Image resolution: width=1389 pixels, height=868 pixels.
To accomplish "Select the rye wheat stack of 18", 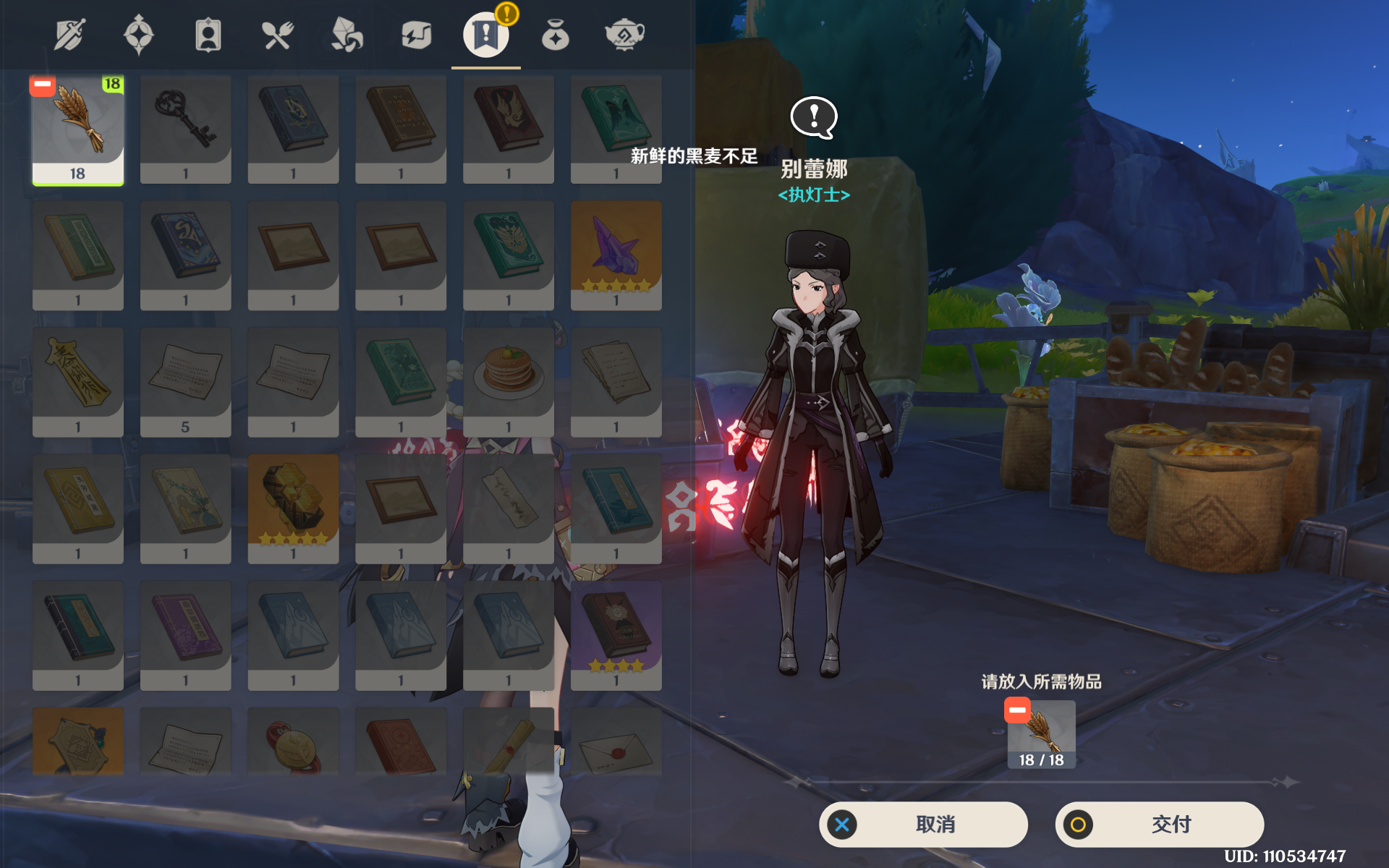I will pyautogui.click(x=78, y=130).
